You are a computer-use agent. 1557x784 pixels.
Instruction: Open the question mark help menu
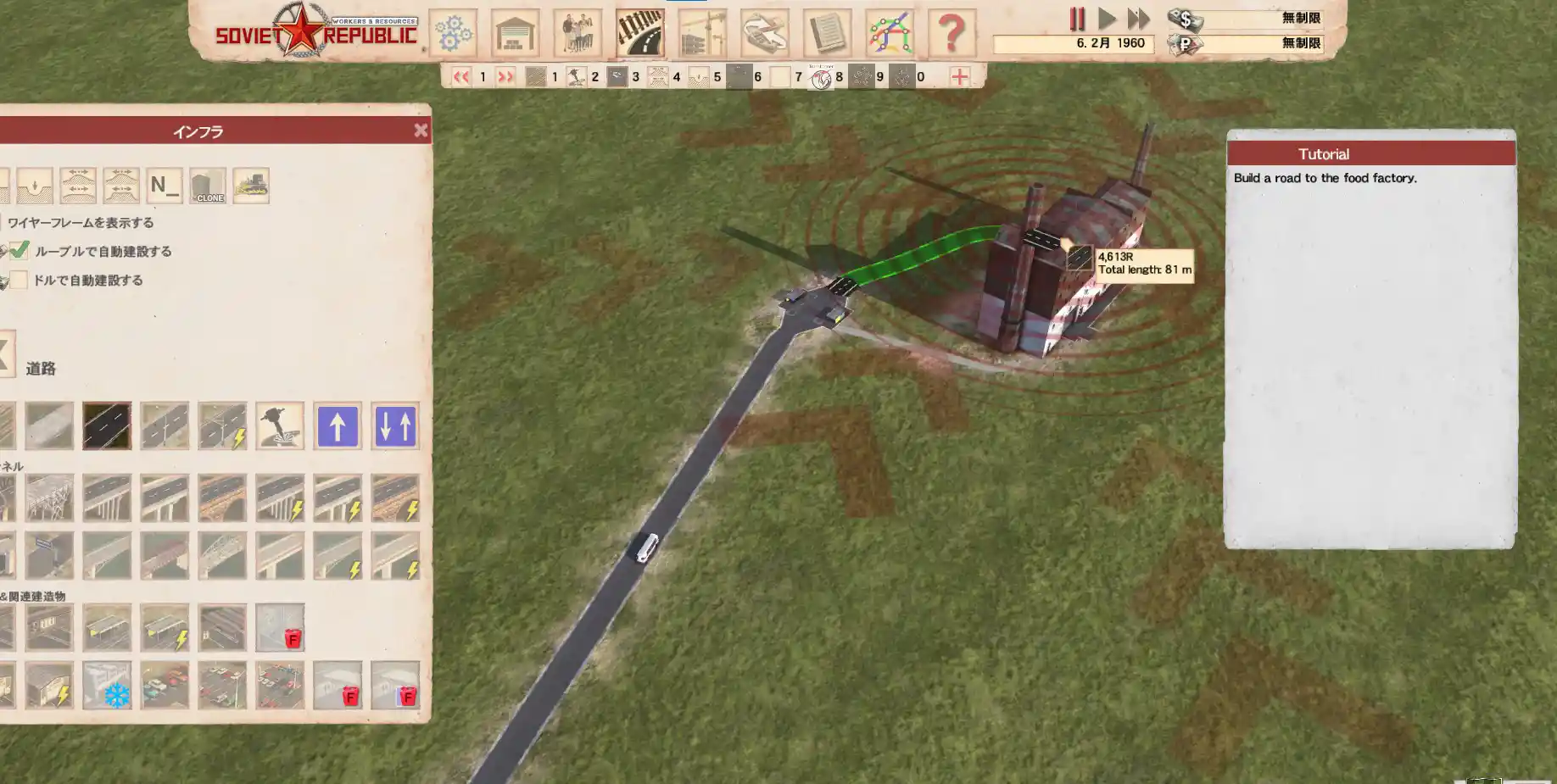pyautogui.click(x=951, y=34)
